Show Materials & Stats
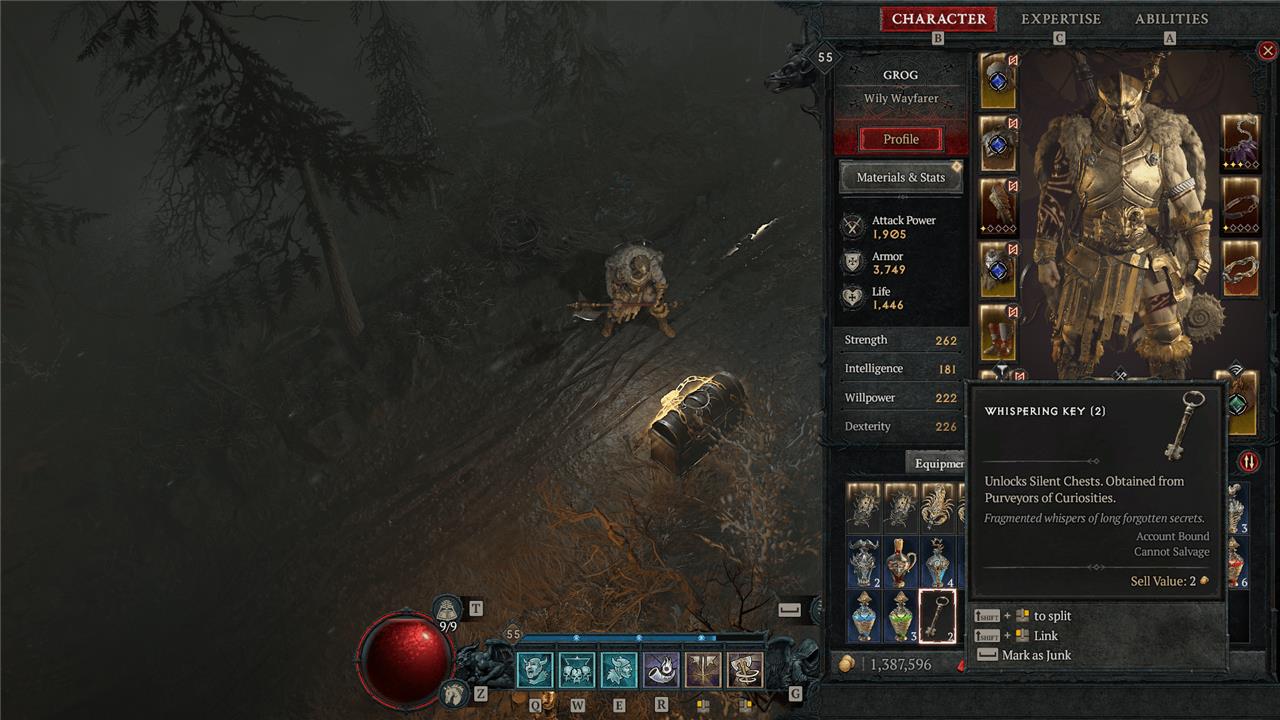The height and width of the screenshot is (720, 1280). click(900, 177)
